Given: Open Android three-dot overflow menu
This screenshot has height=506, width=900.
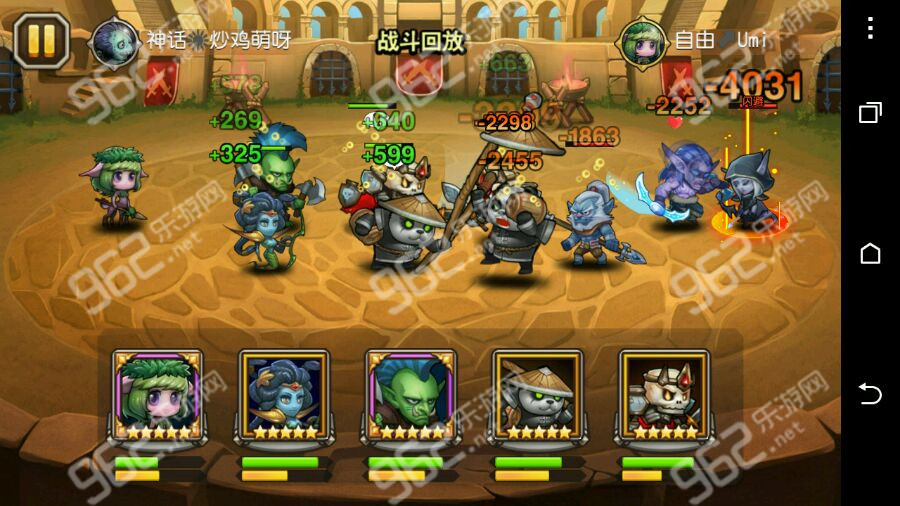Looking at the screenshot, I should click(x=870, y=28).
